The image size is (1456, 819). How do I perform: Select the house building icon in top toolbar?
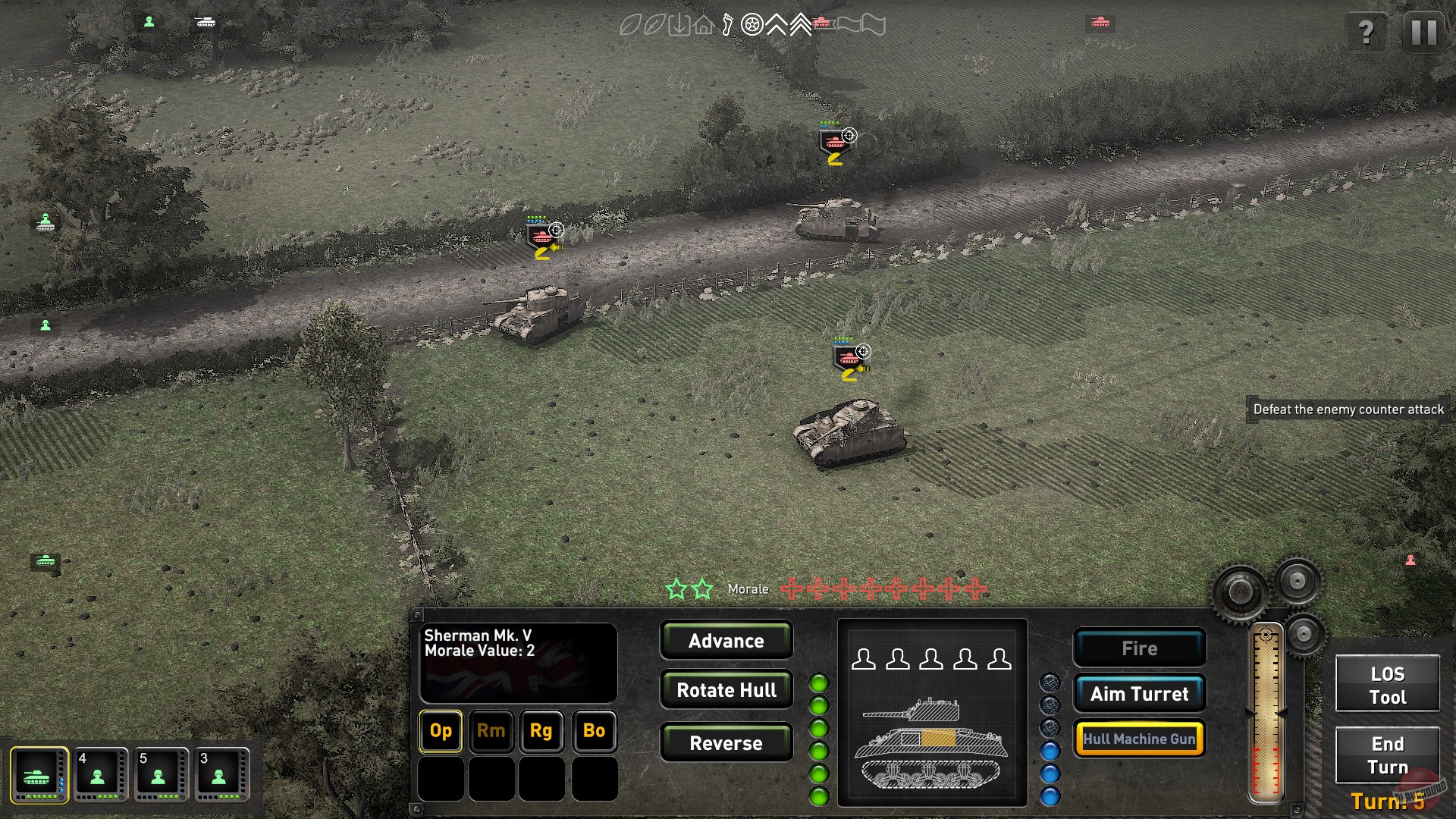pos(702,24)
